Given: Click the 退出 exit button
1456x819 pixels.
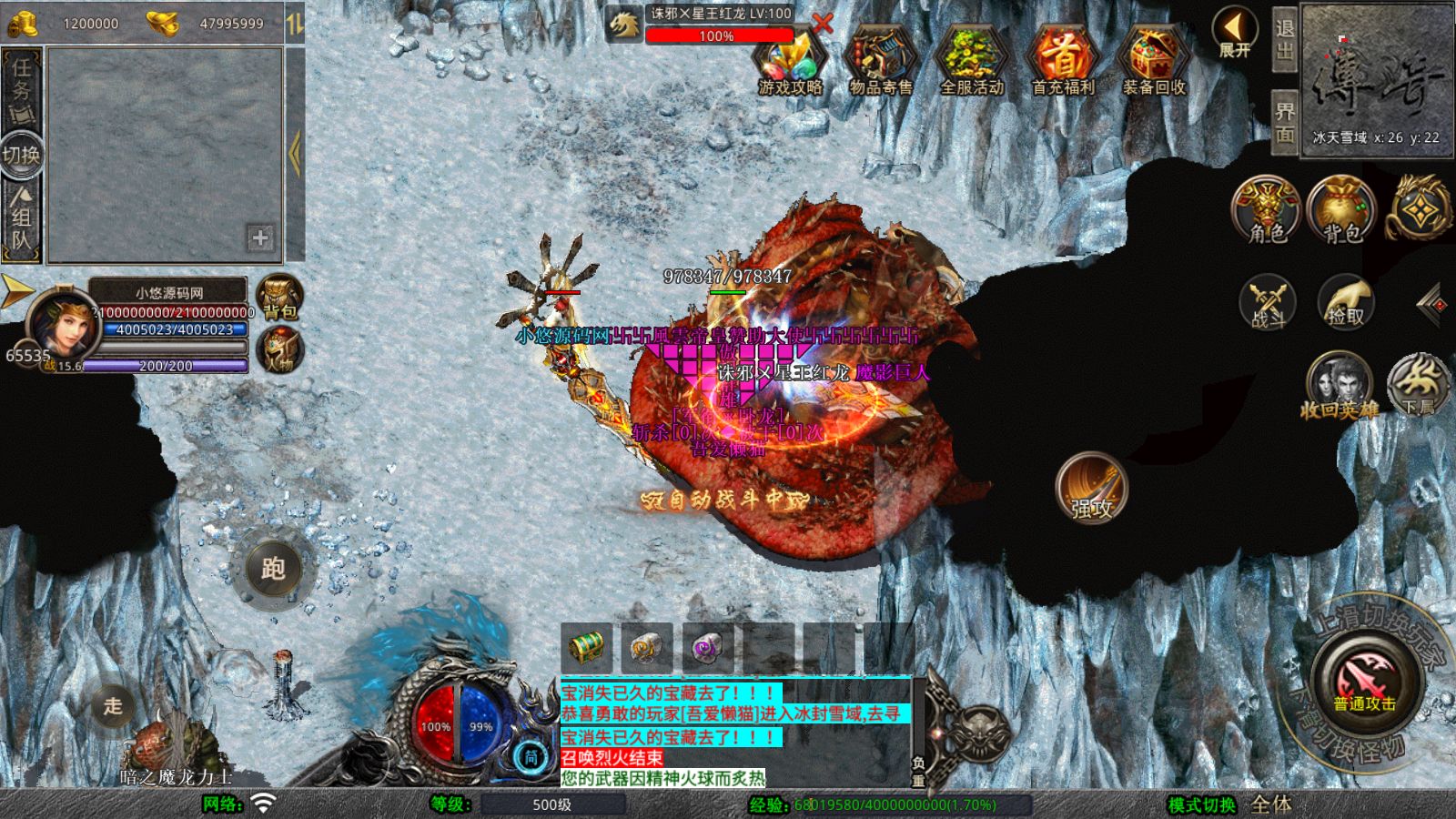Looking at the screenshot, I should pyautogui.click(x=1284, y=40).
